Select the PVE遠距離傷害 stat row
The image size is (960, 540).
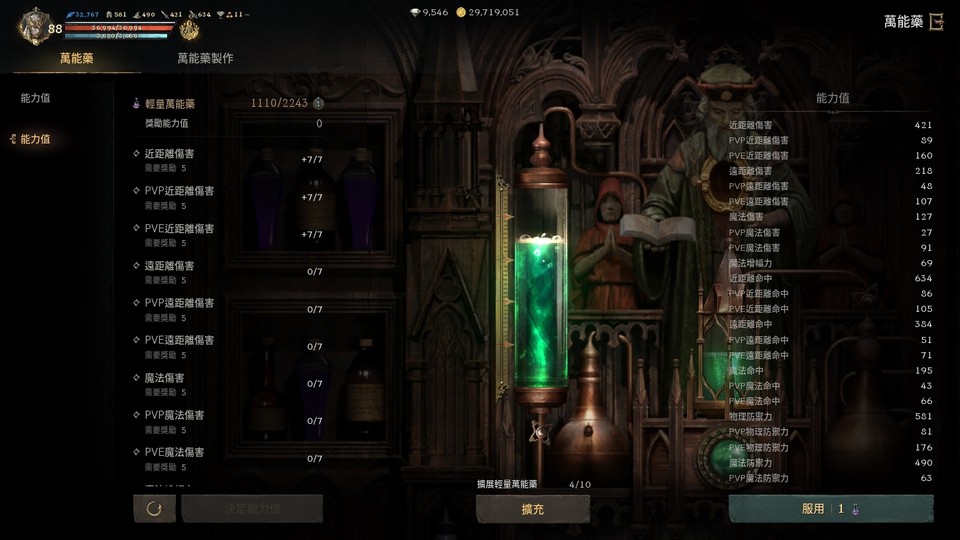(x=227, y=346)
